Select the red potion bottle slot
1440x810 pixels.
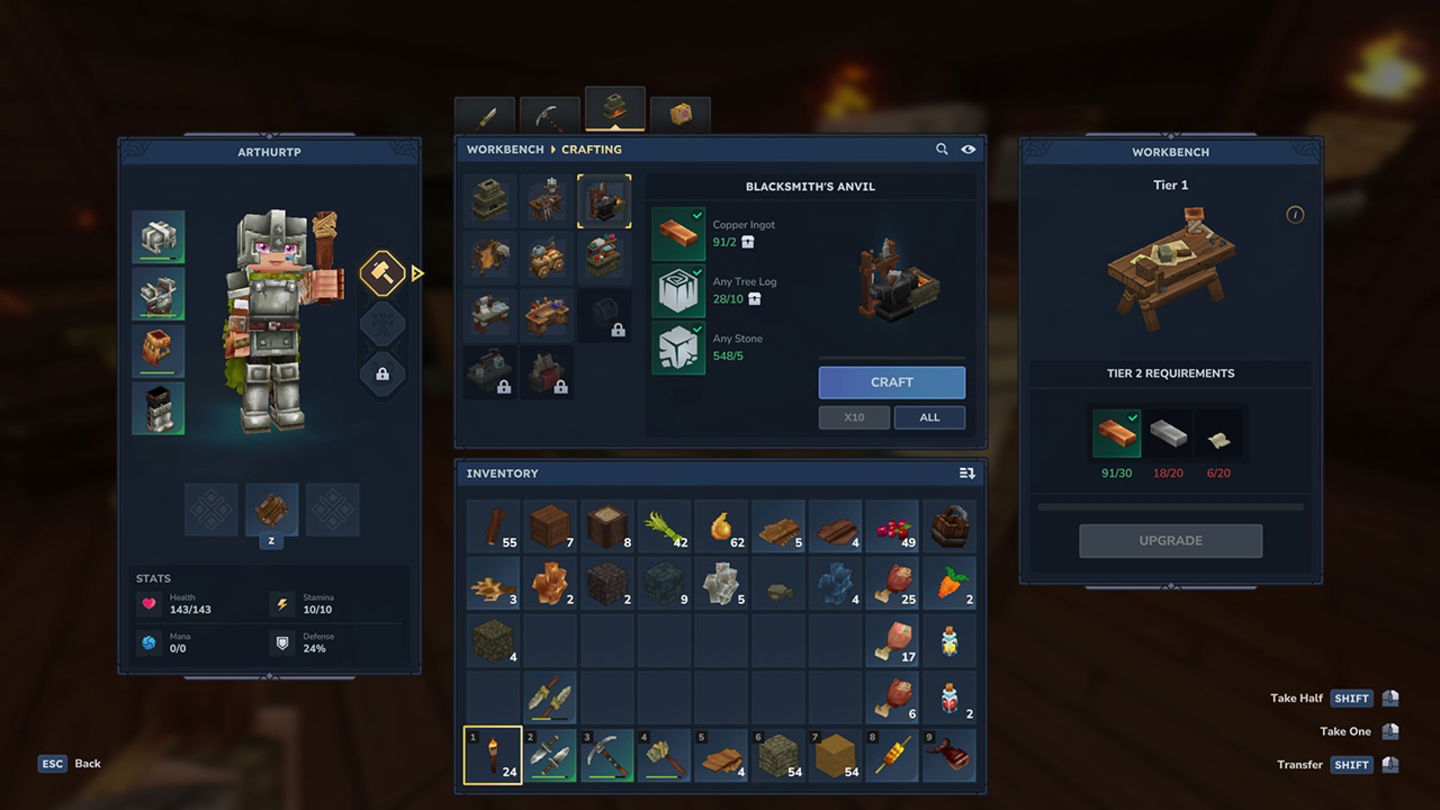(949, 697)
